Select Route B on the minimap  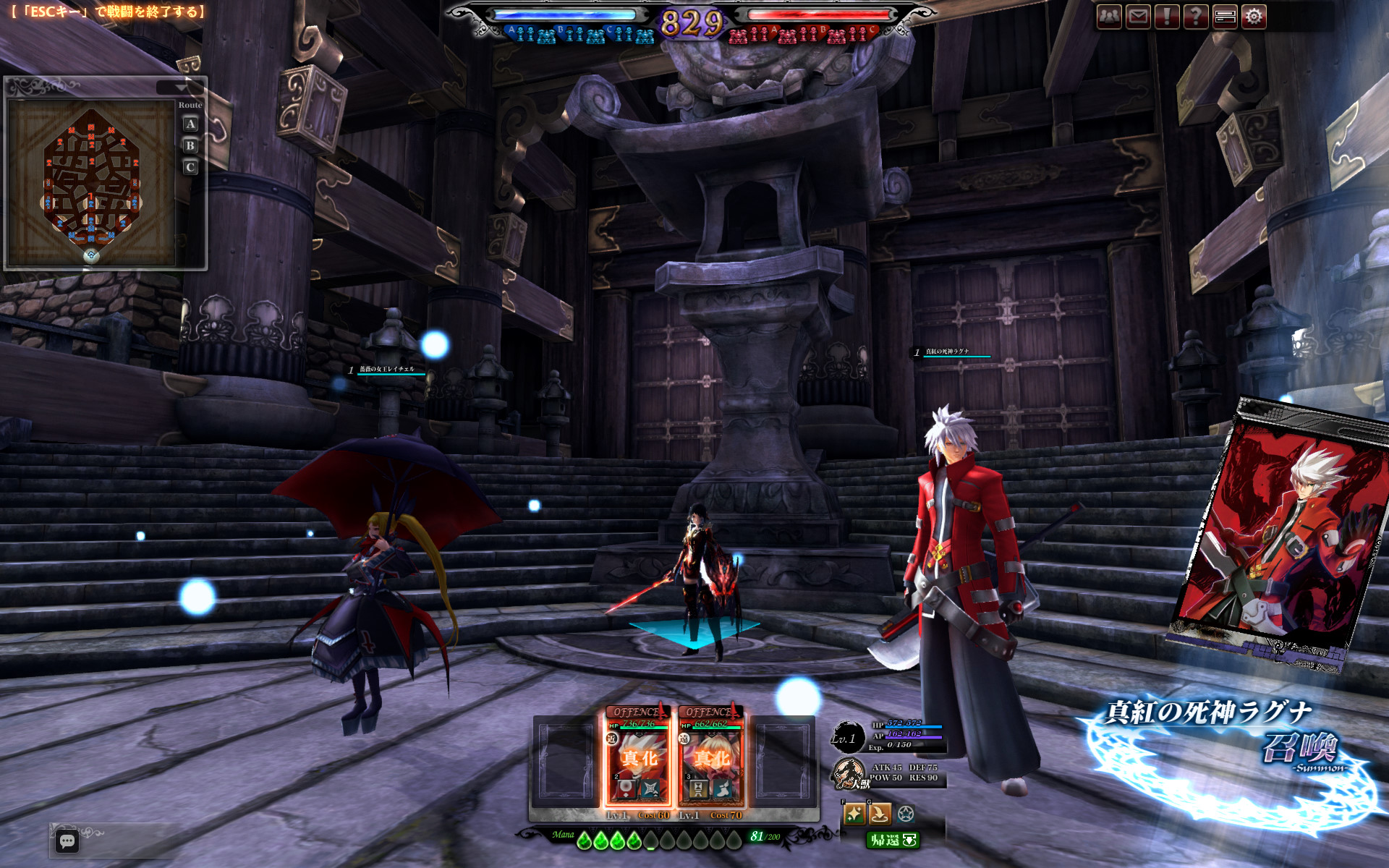[190, 146]
